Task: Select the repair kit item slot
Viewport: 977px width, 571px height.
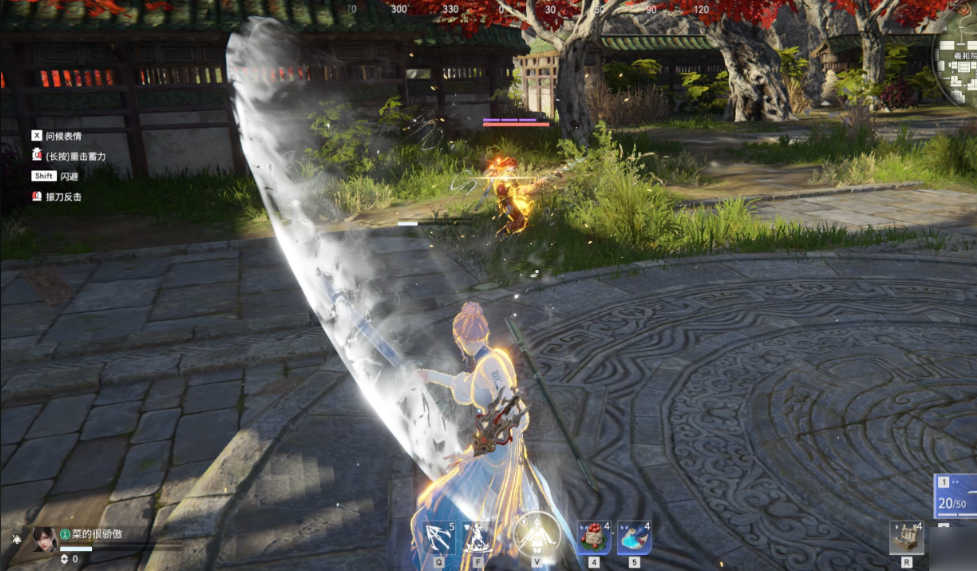Action: pos(905,536)
